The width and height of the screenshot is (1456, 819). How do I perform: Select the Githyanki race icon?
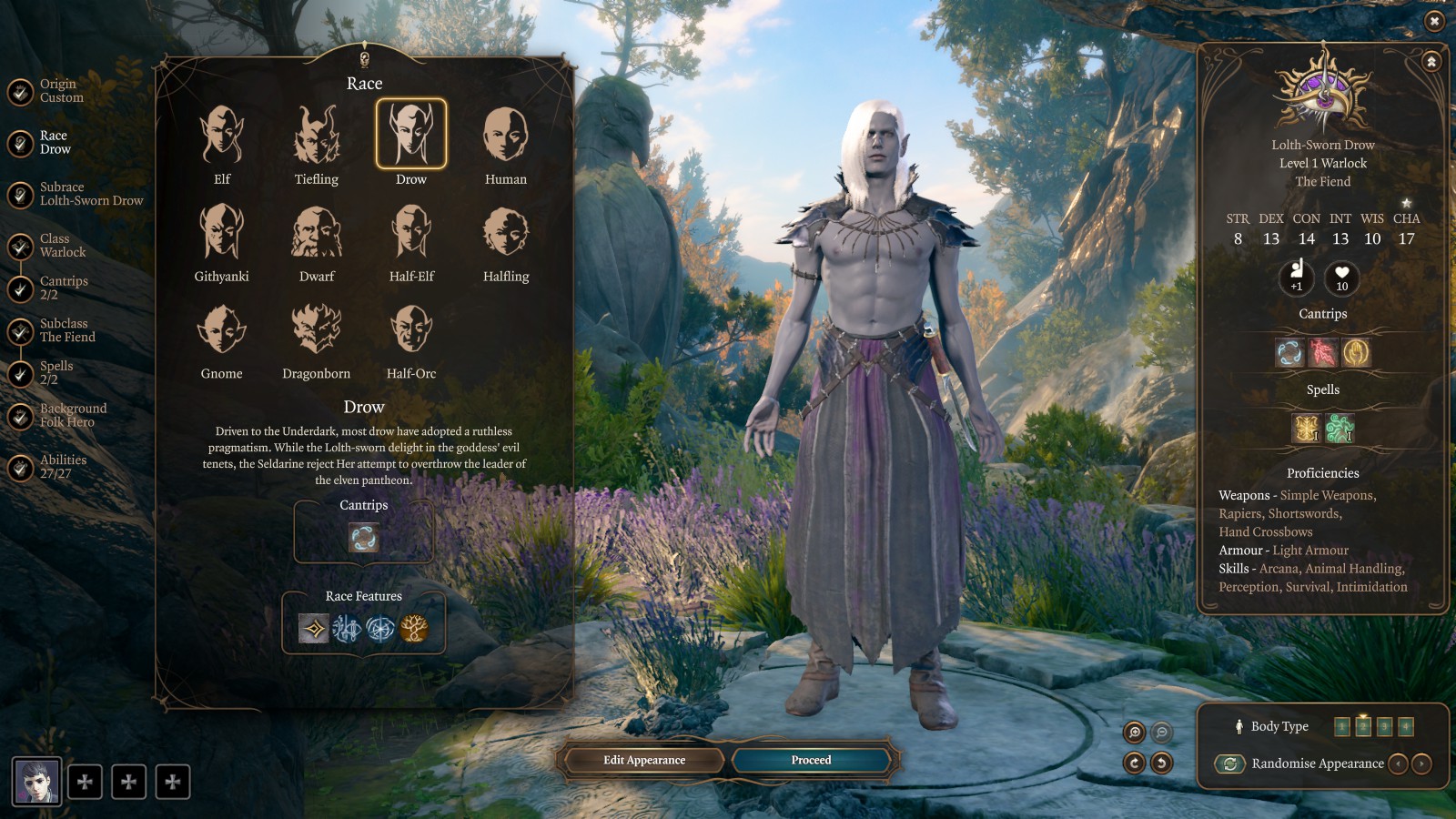(x=221, y=234)
